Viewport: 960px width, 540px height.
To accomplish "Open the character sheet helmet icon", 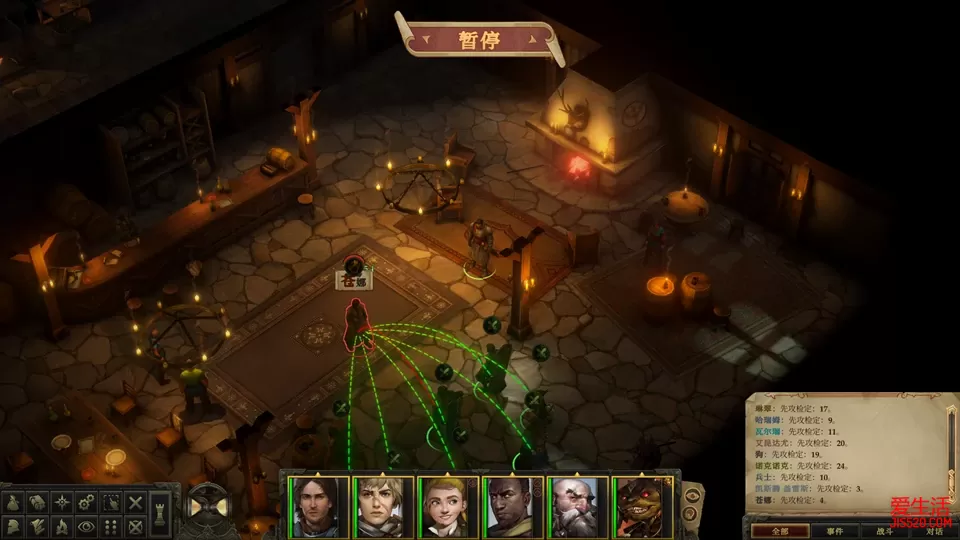I will click(x=14, y=526).
